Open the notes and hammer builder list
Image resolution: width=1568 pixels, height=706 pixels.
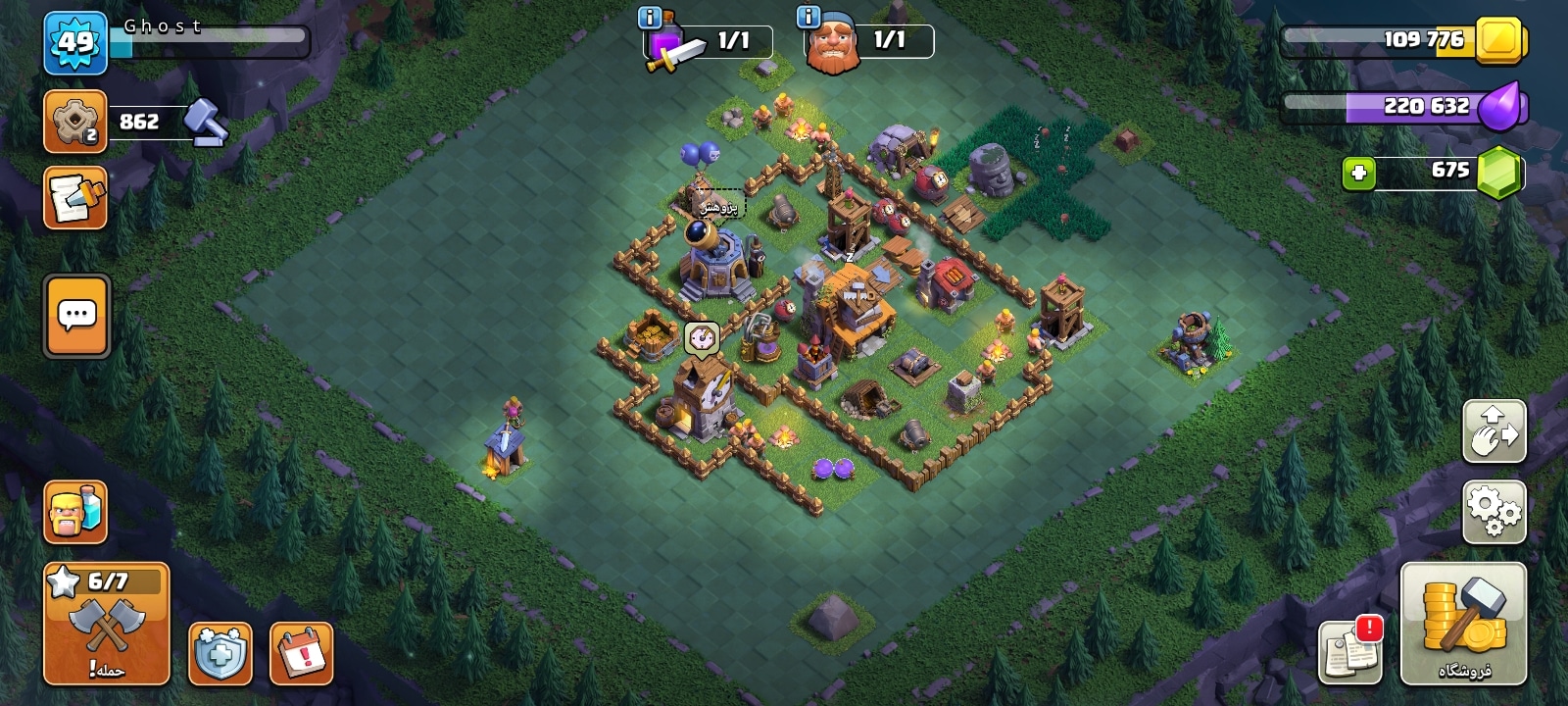coord(75,198)
